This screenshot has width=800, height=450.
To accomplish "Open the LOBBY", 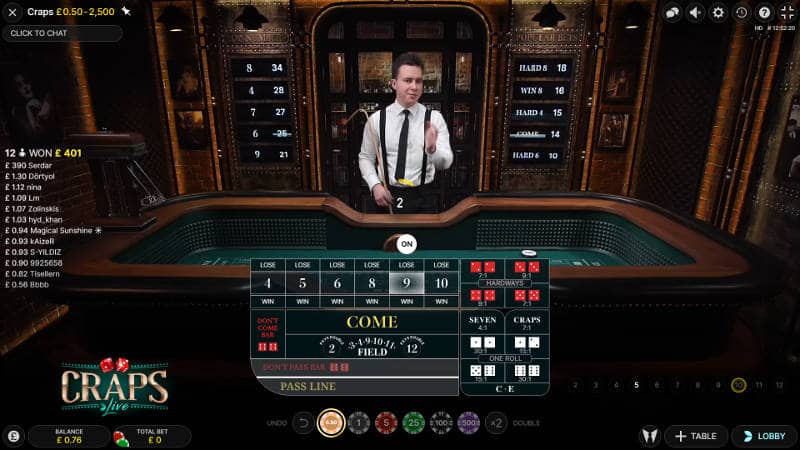I will (x=764, y=436).
